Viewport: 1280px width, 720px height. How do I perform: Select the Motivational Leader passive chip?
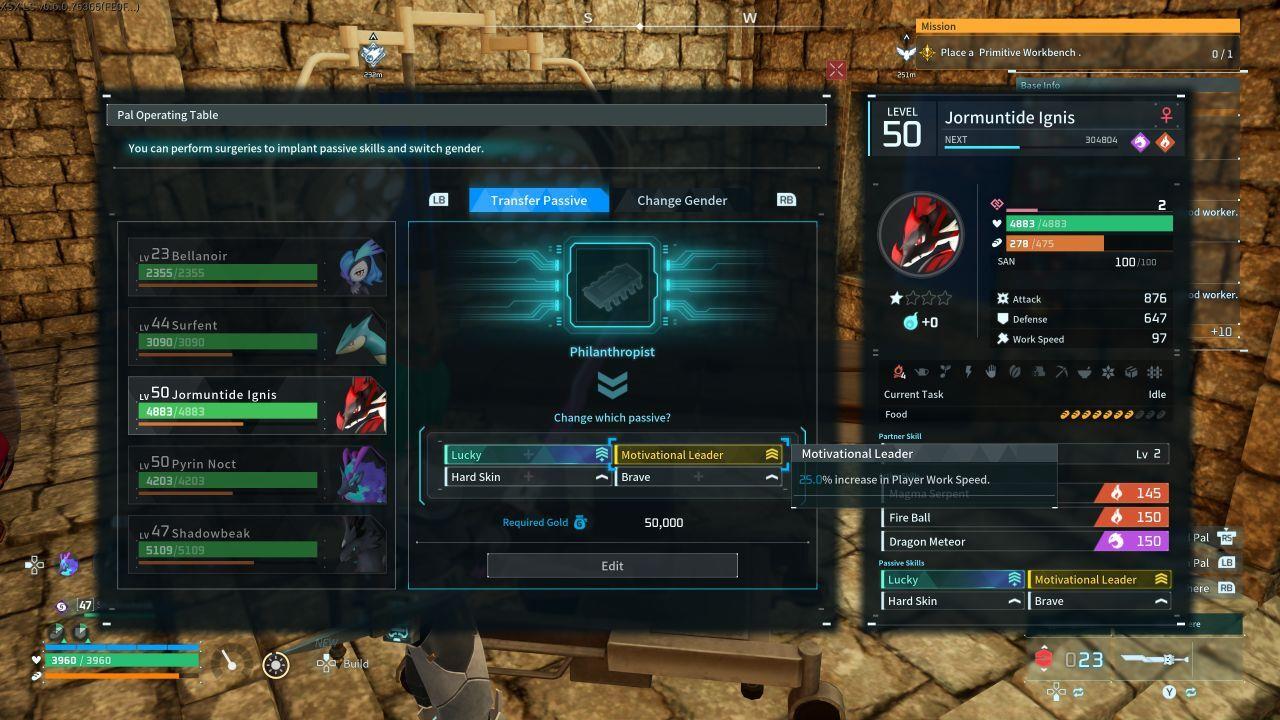tap(698, 454)
